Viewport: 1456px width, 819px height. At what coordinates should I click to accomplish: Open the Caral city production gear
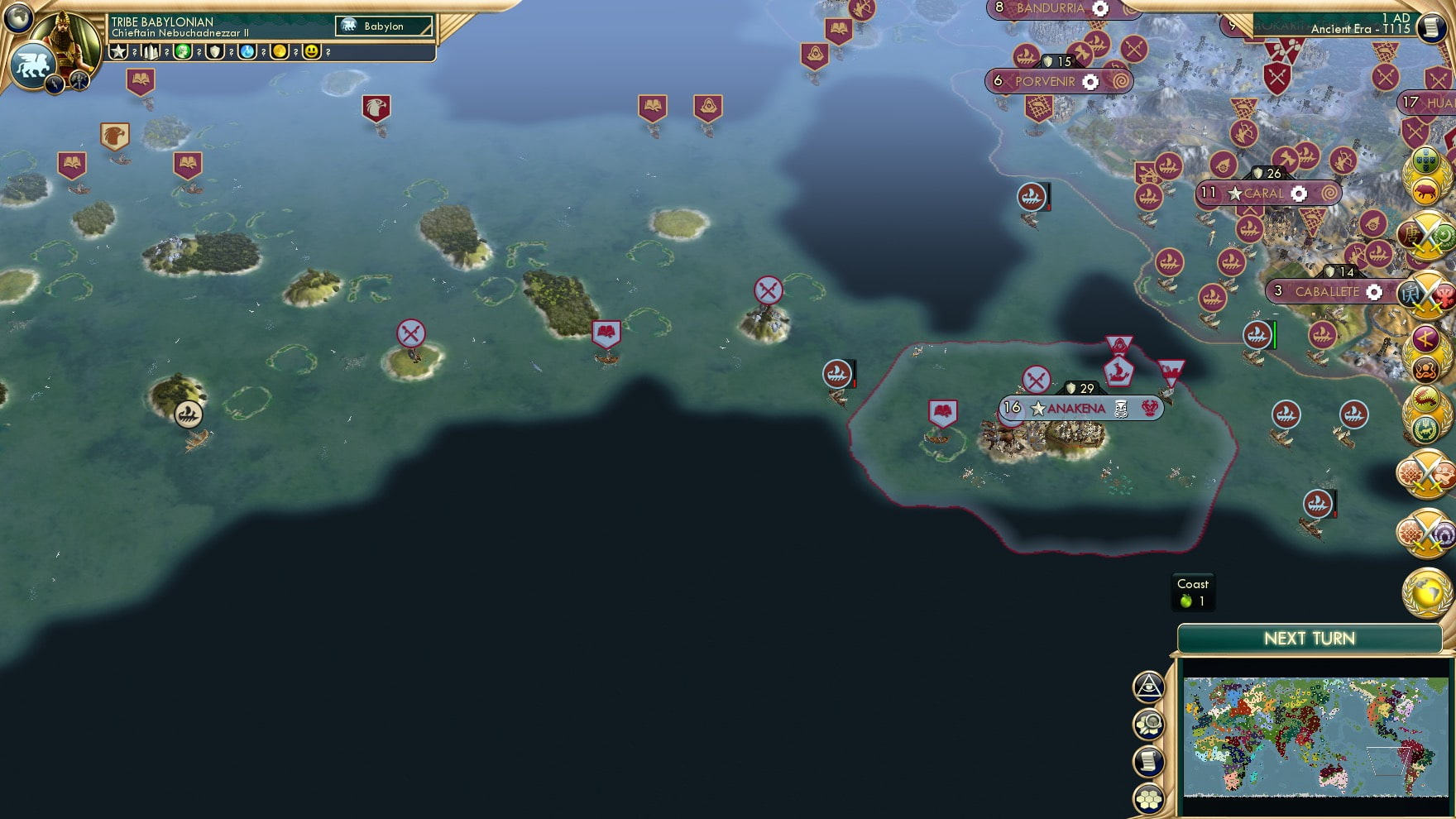[1297, 193]
